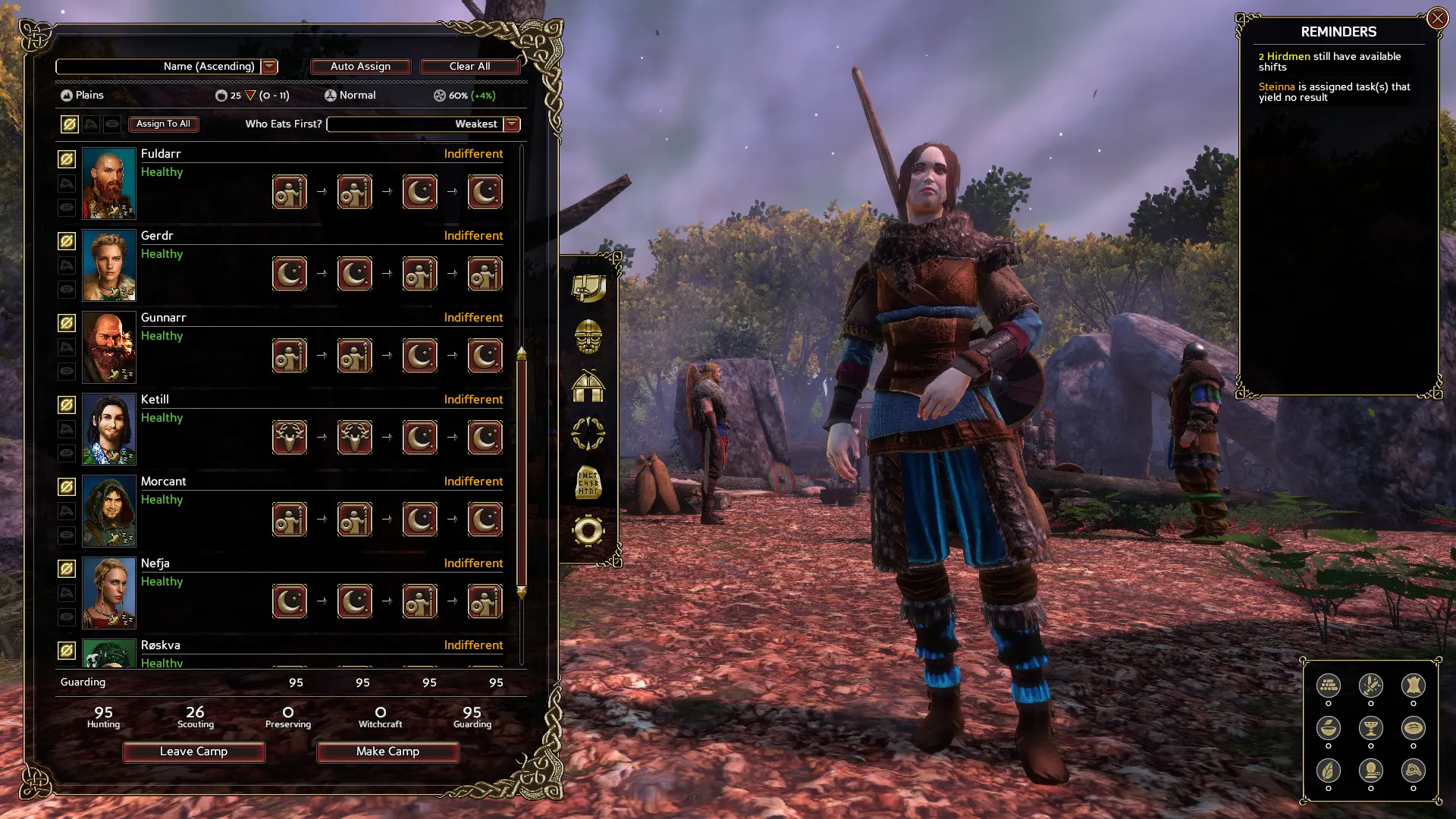
Task: Open the Name (Ascending) sort dropdown
Action: tap(269, 67)
